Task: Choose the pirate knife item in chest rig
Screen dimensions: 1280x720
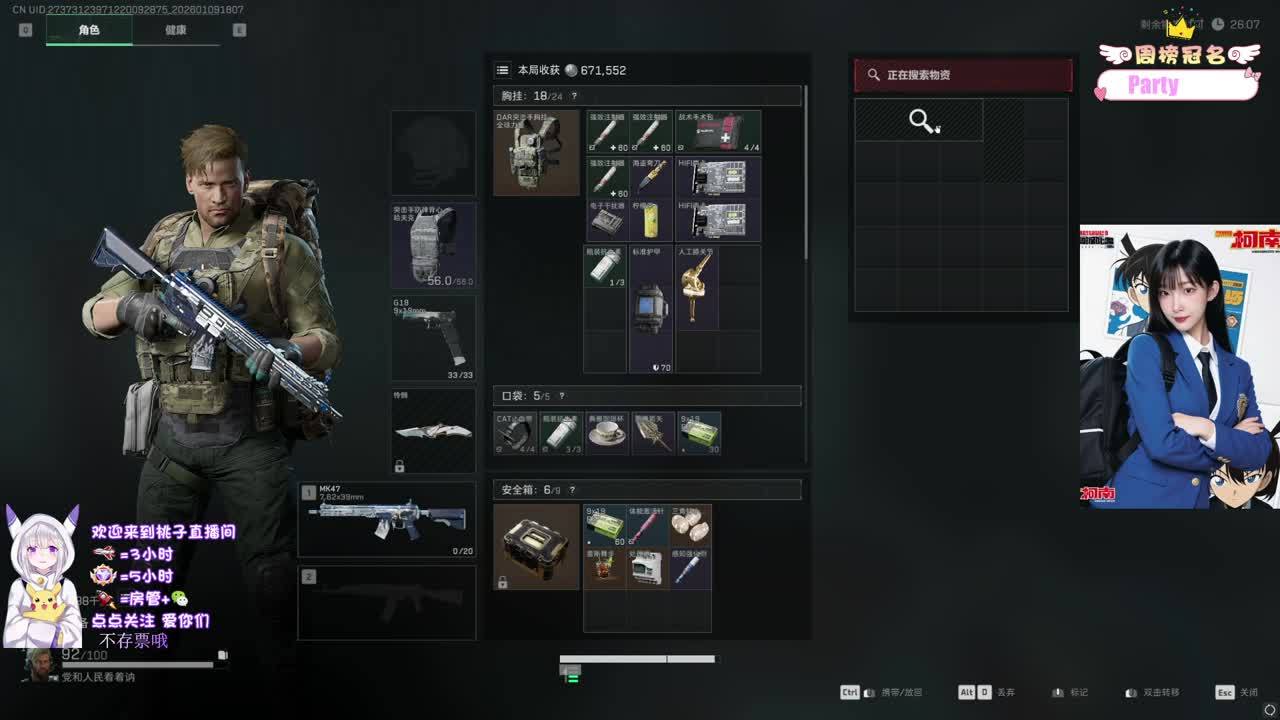Action: pos(651,176)
